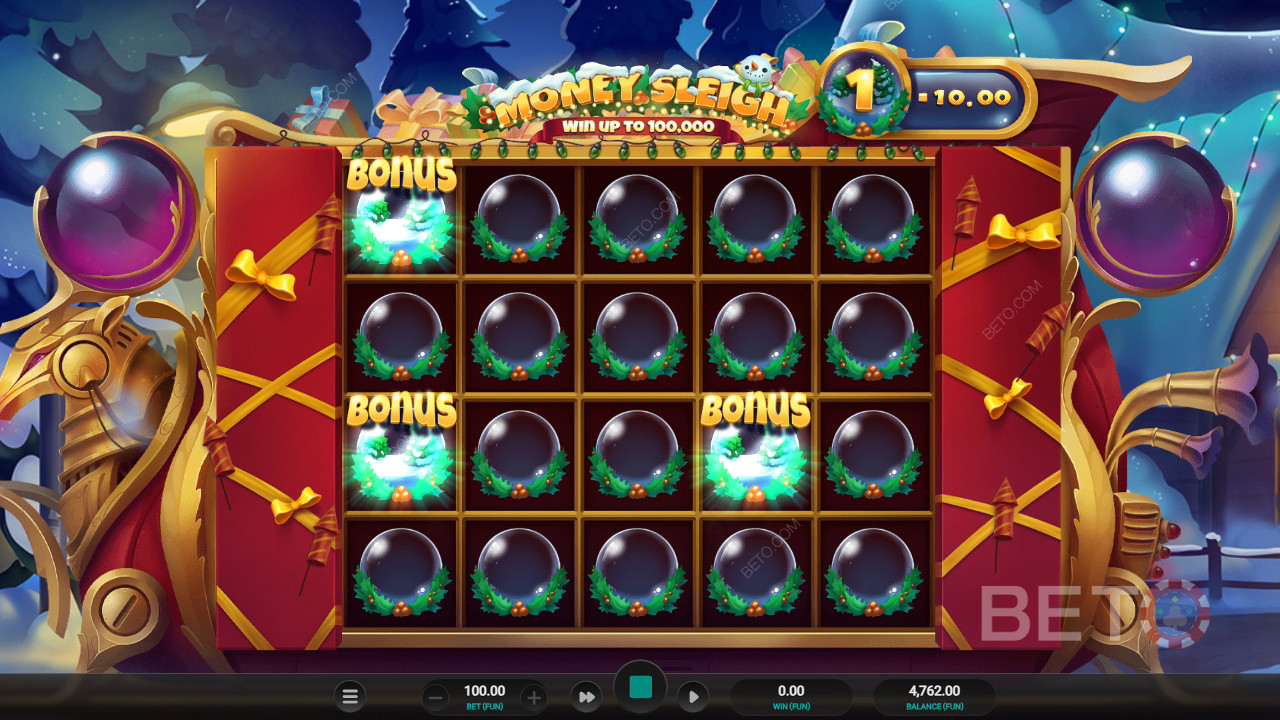The image size is (1280, 720).
Task: Increase the bet with the plus button
Action: tap(534, 697)
